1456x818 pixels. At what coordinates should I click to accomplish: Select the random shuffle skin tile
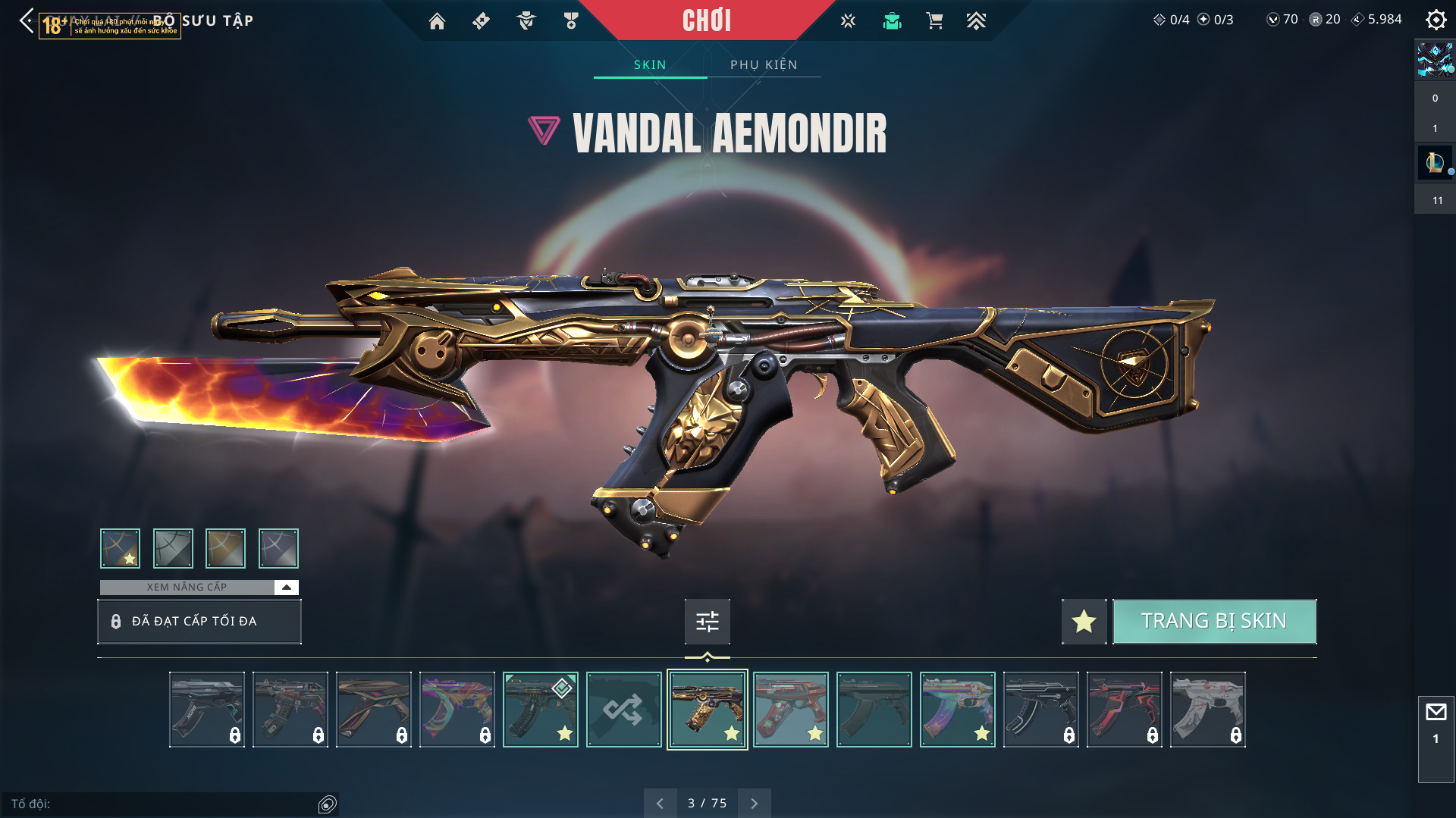click(x=623, y=710)
